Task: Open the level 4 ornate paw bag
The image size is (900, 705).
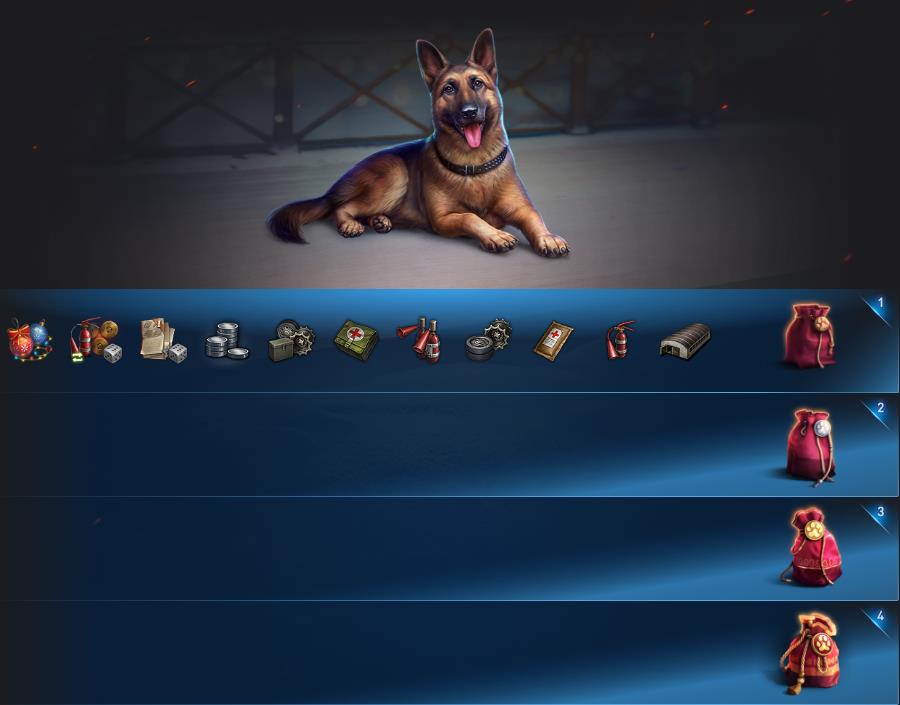Action: pyautogui.click(x=811, y=654)
